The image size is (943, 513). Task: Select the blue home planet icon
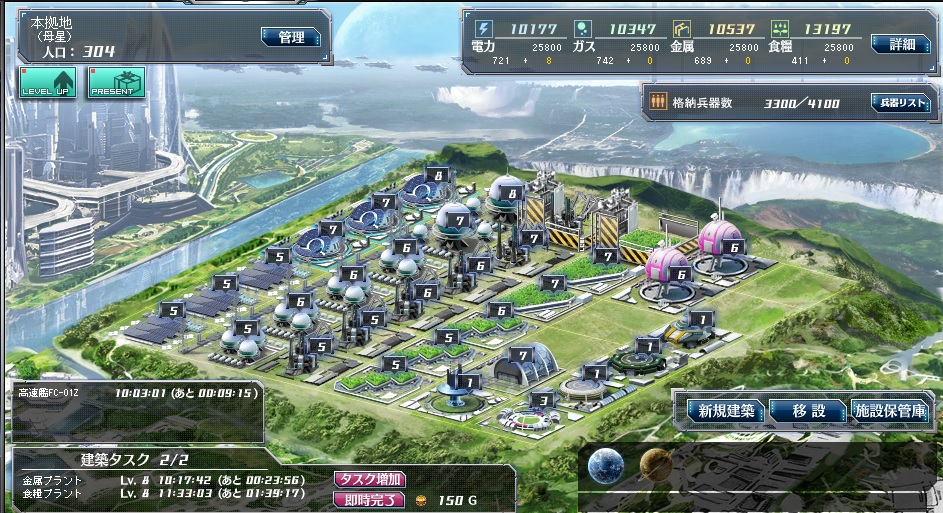coord(606,466)
